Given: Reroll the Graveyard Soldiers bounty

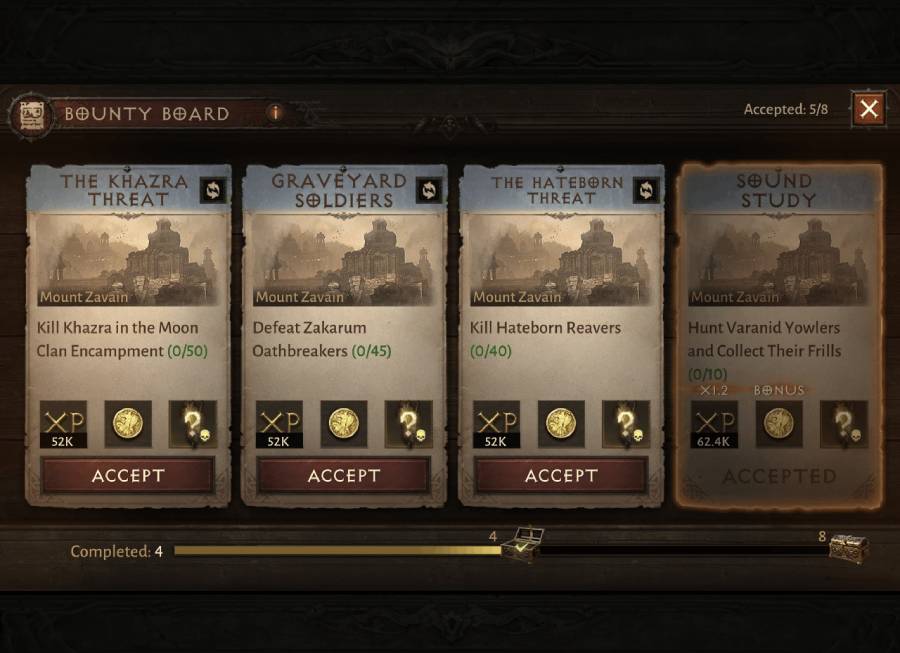Looking at the screenshot, I should (428, 190).
